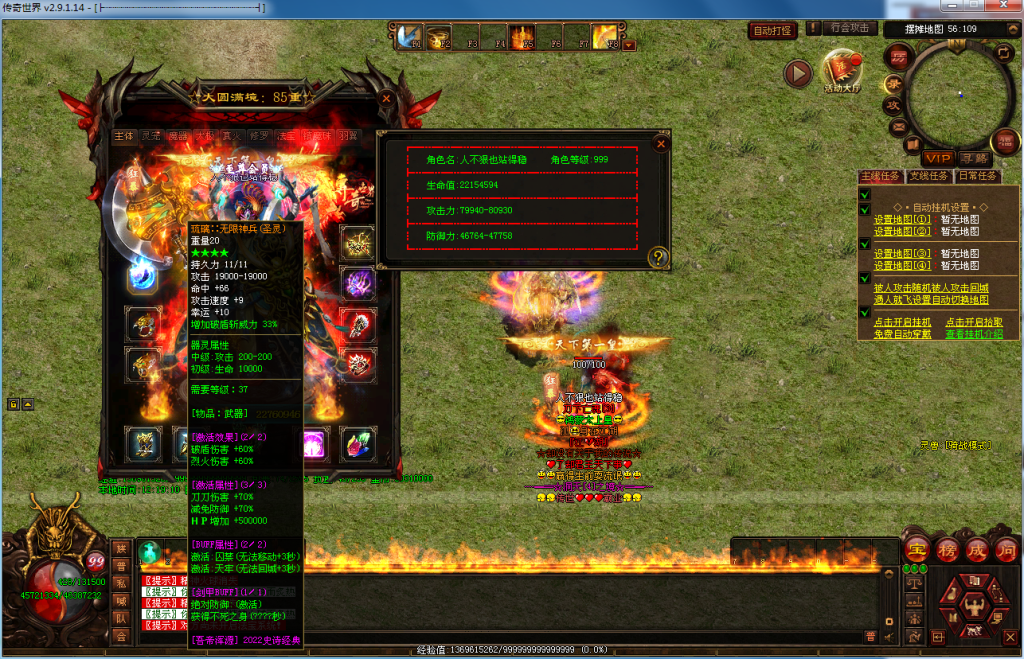Switch to the 主线任务 main quest tab
Screen dimensions: 1024x659
click(x=880, y=176)
